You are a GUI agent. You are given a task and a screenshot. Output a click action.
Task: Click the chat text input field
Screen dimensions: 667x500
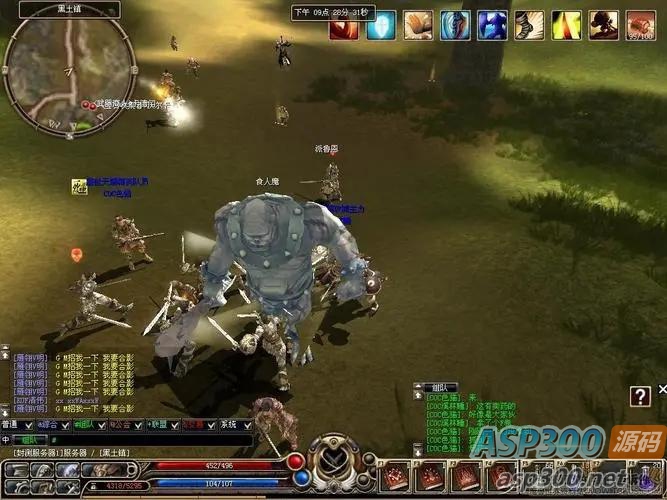point(150,439)
